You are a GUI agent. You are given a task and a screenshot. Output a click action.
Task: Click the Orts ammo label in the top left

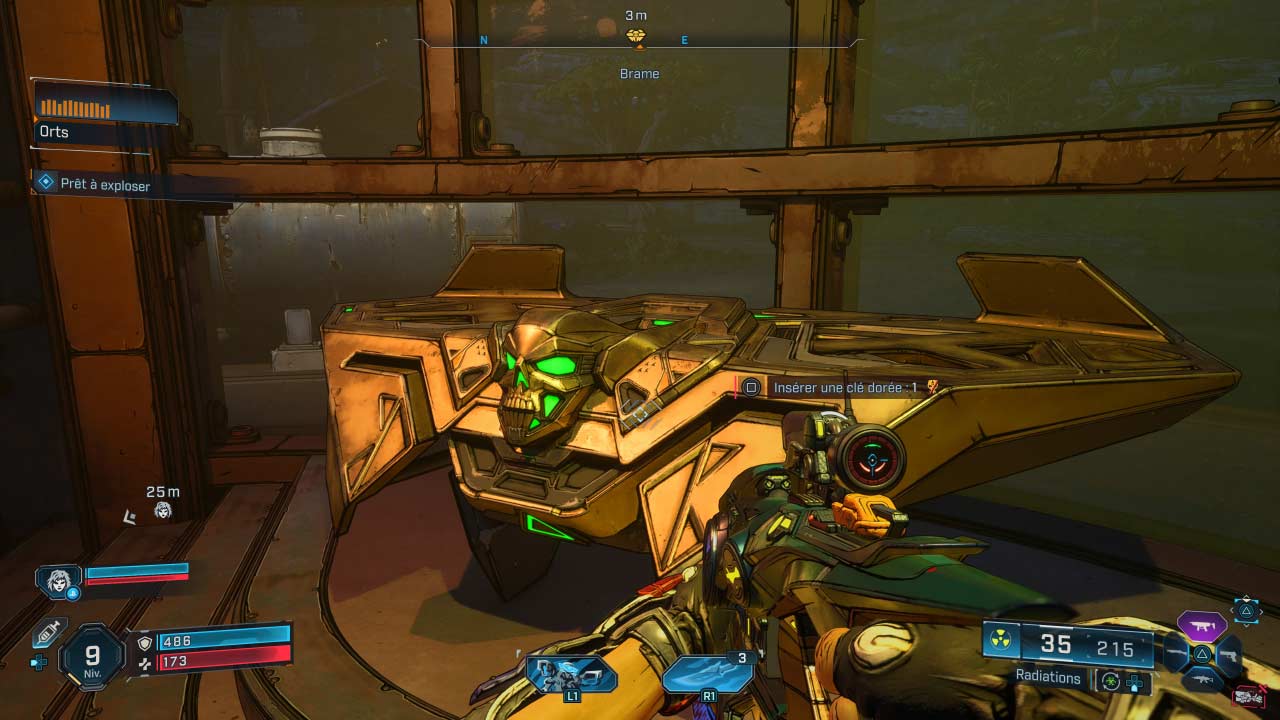tap(53, 132)
